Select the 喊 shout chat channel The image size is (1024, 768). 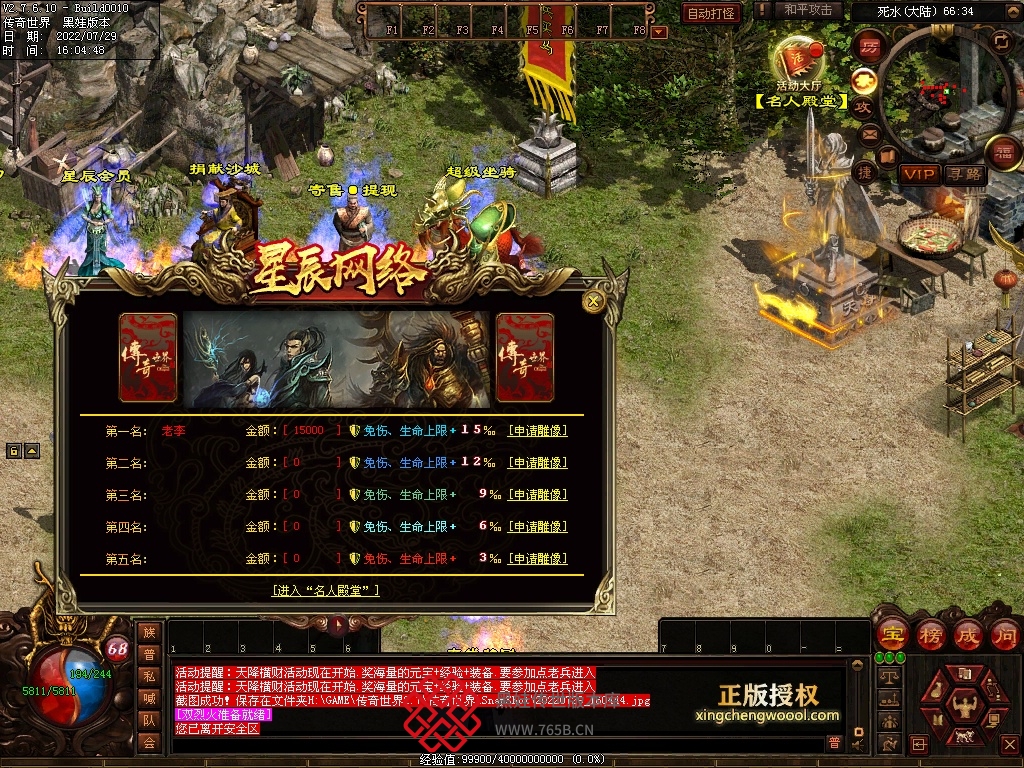point(149,698)
